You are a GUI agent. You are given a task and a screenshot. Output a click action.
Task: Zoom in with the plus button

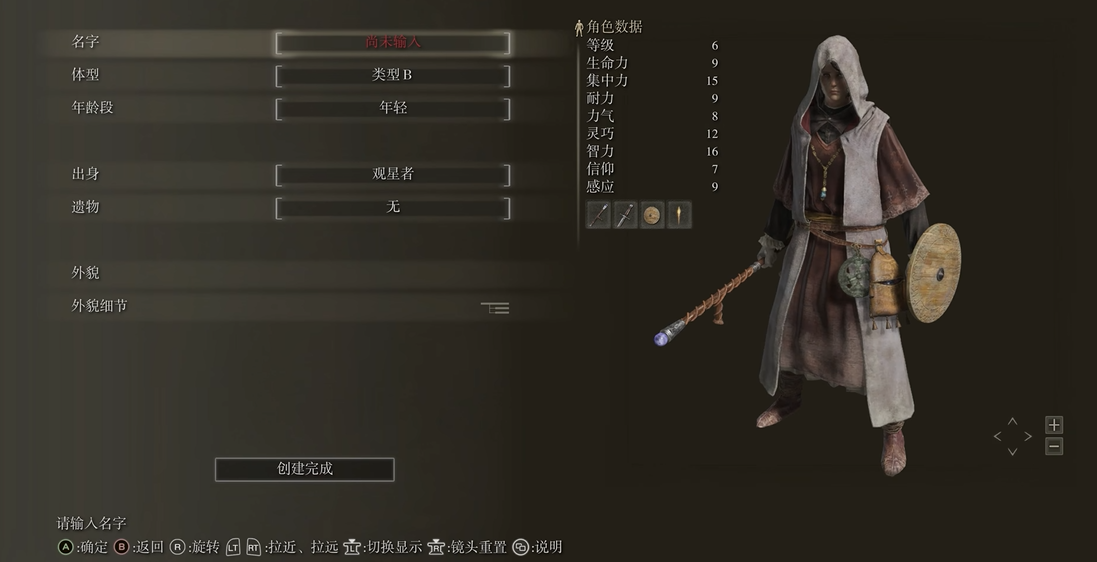1054,425
